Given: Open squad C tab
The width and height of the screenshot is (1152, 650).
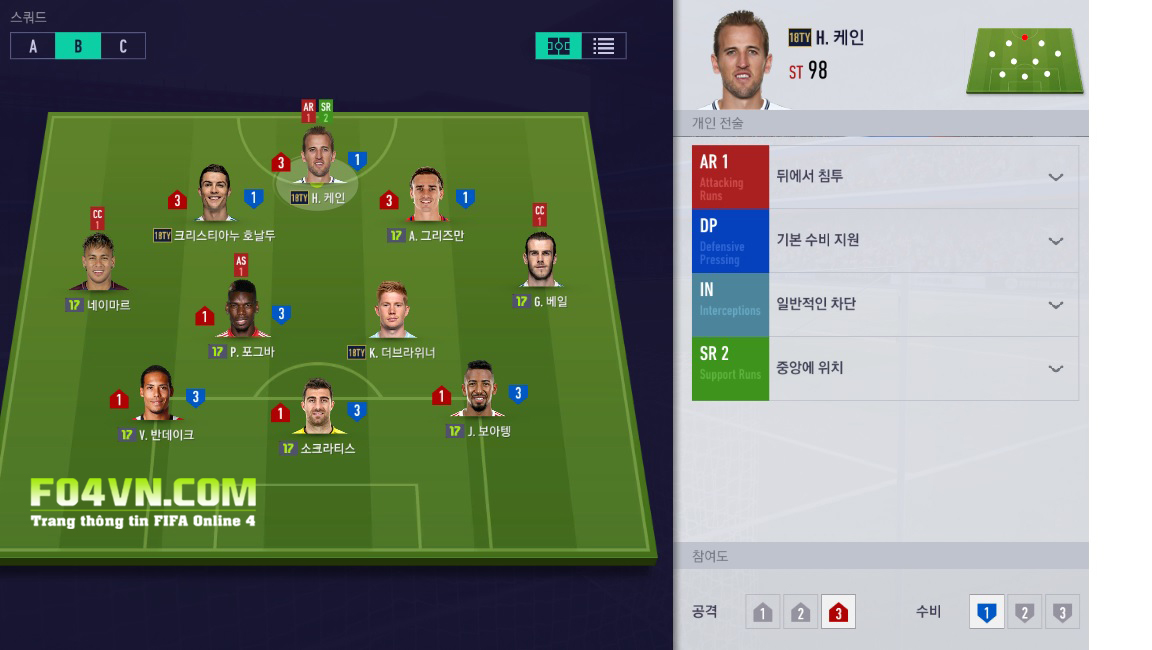Looking at the screenshot, I should click(x=123, y=46).
